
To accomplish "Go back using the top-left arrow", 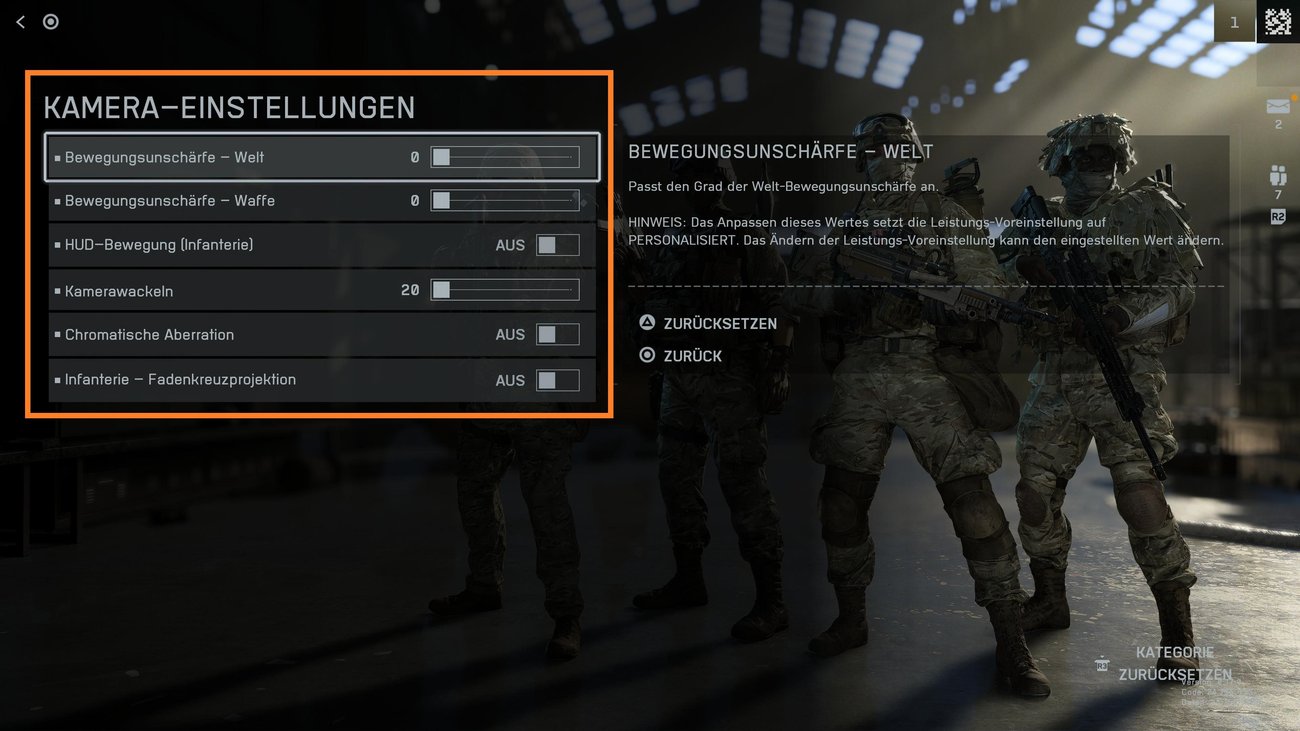I will pyautogui.click(x=20, y=22).
